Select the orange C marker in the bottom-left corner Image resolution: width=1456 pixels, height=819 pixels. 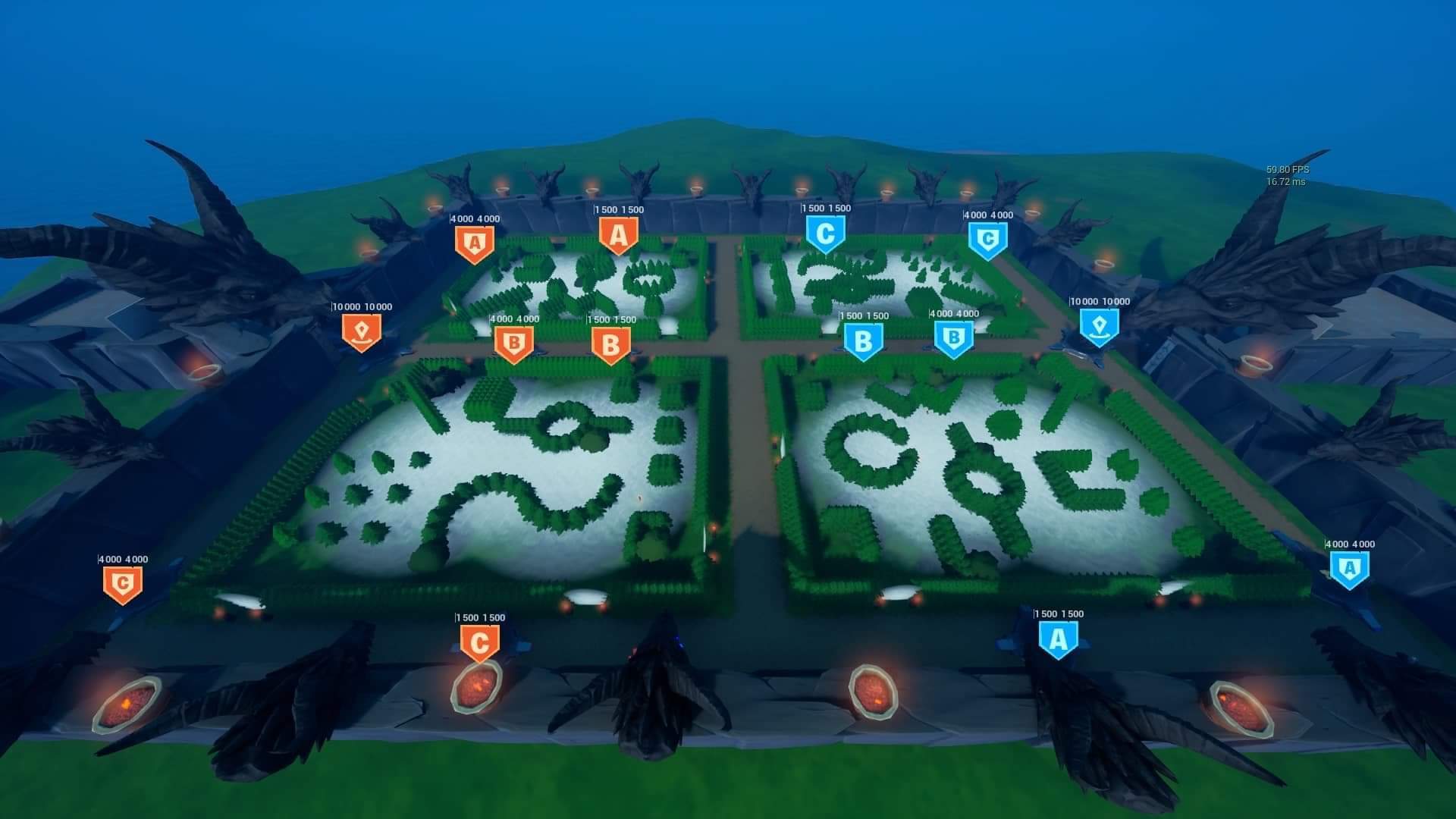(x=121, y=582)
